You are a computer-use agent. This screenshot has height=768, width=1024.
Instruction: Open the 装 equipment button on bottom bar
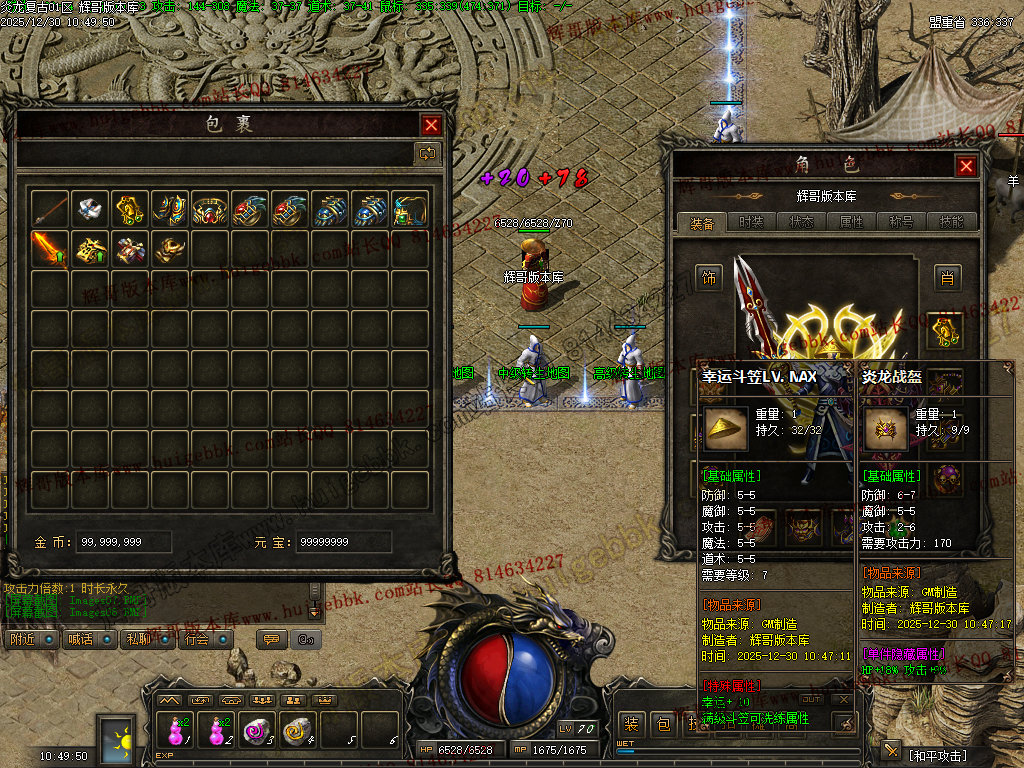pyautogui.click(x=631, y=724)
